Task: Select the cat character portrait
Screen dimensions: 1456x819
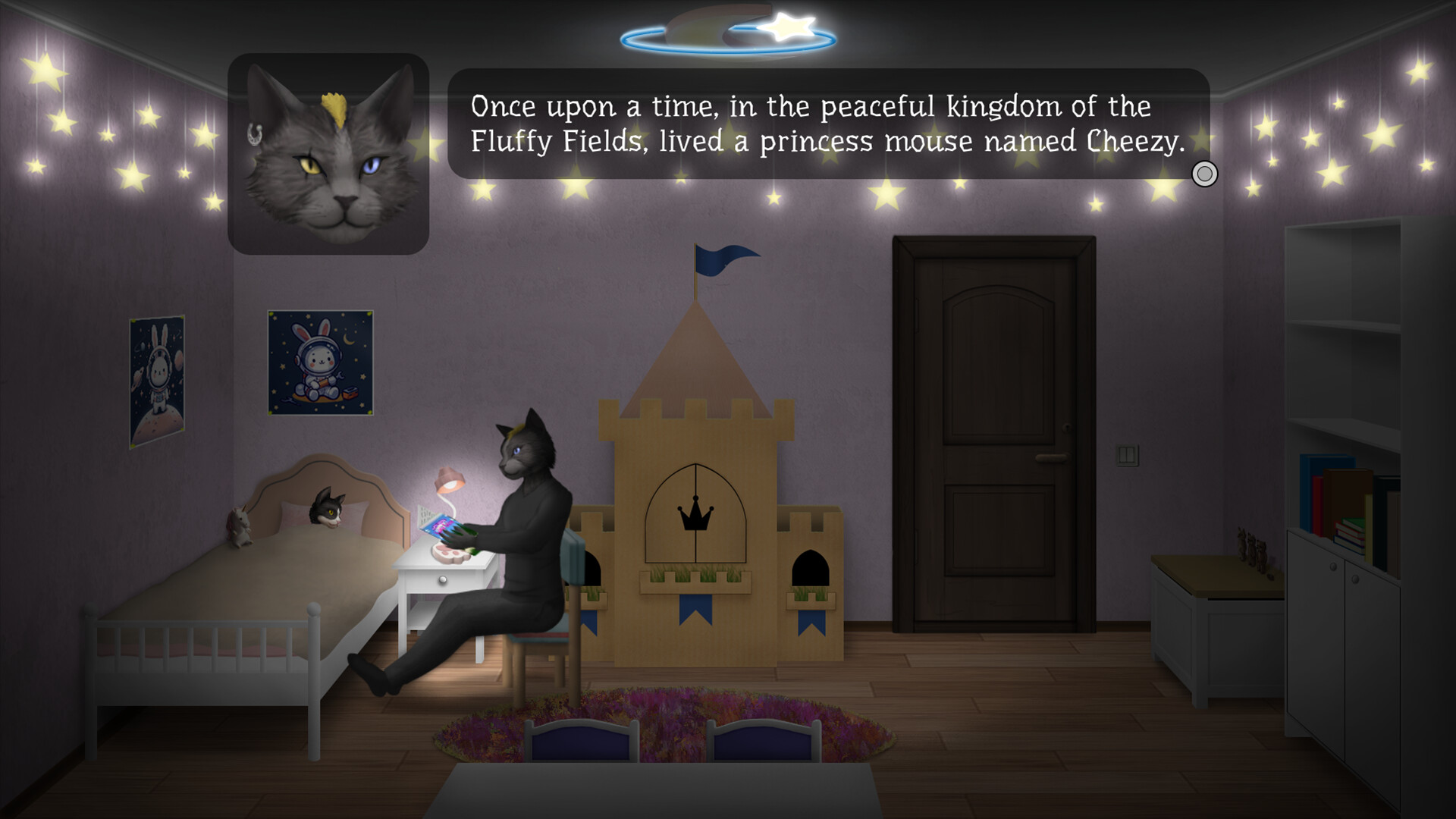Action: pyautogui.click(x=328, y=149)
